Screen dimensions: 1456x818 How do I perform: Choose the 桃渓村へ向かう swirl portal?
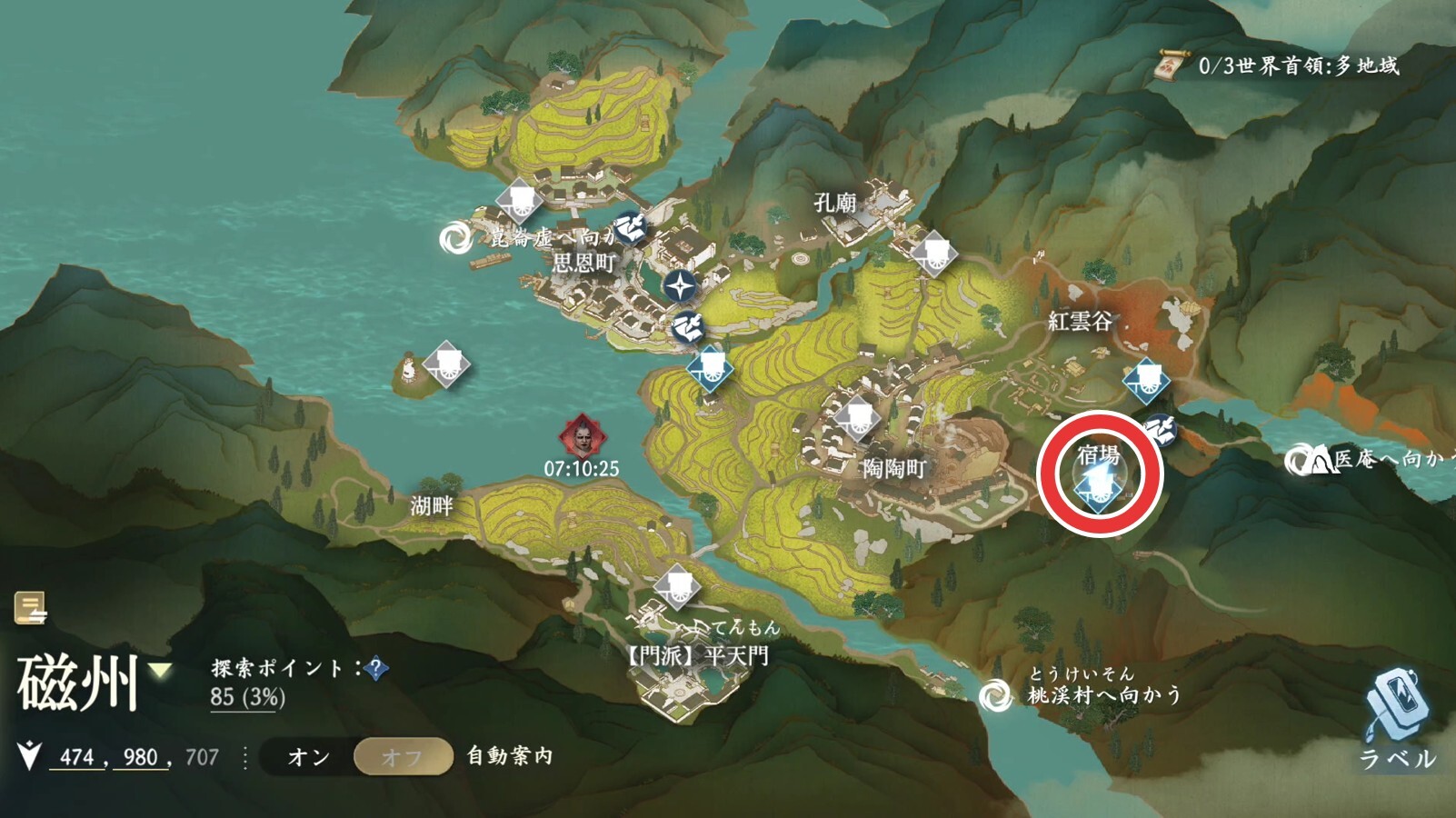(x=995, y=695)
